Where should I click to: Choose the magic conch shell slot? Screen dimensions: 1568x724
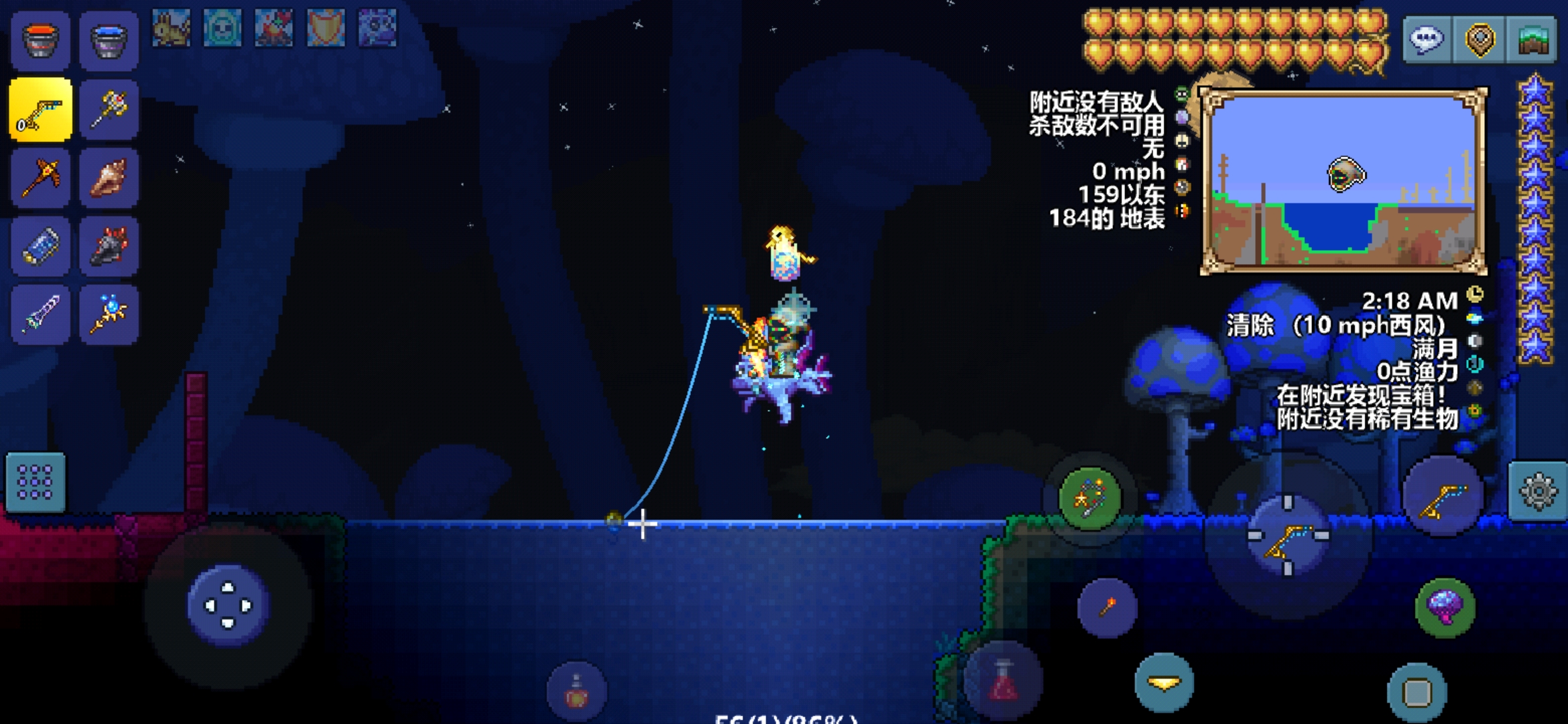[x=109, y=178]
